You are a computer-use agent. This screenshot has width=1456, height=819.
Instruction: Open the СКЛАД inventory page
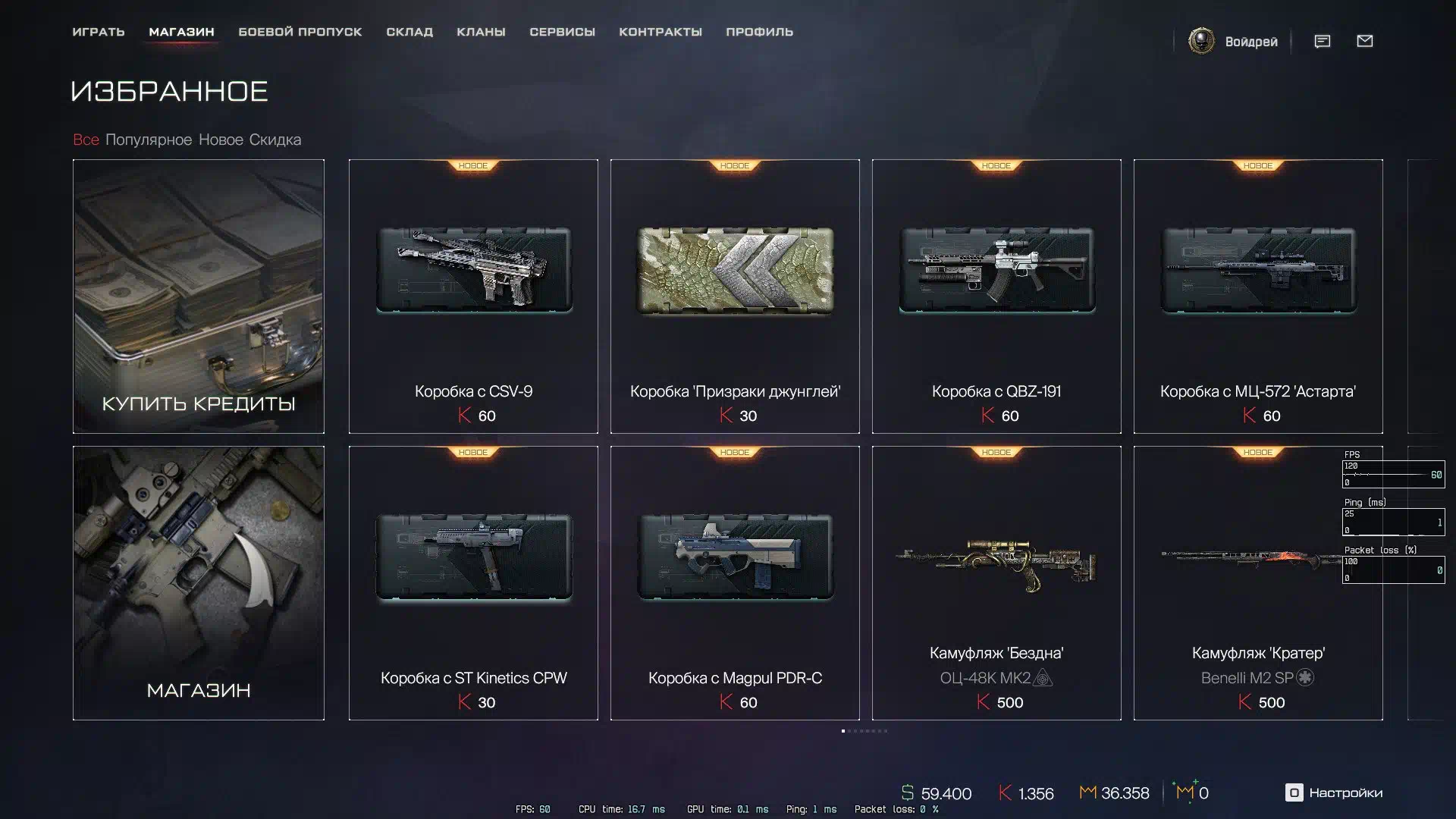coord(409,32)
